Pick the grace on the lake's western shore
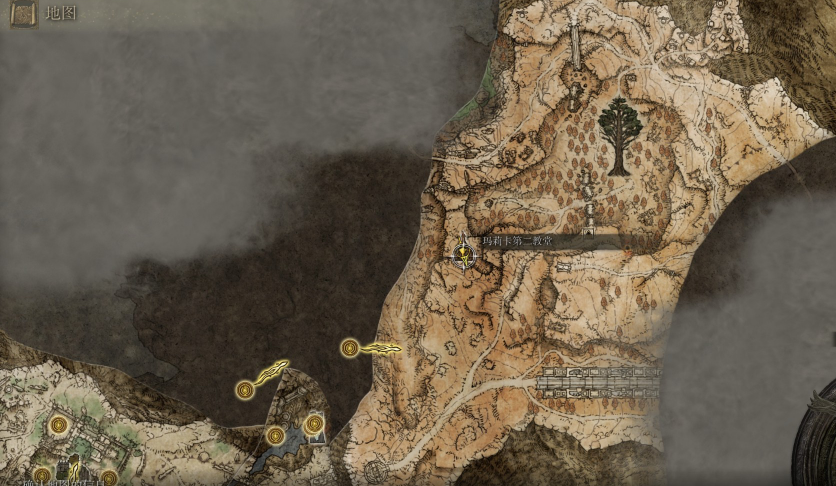This screenshot has width=836, height=486. (x=275, y=435)
